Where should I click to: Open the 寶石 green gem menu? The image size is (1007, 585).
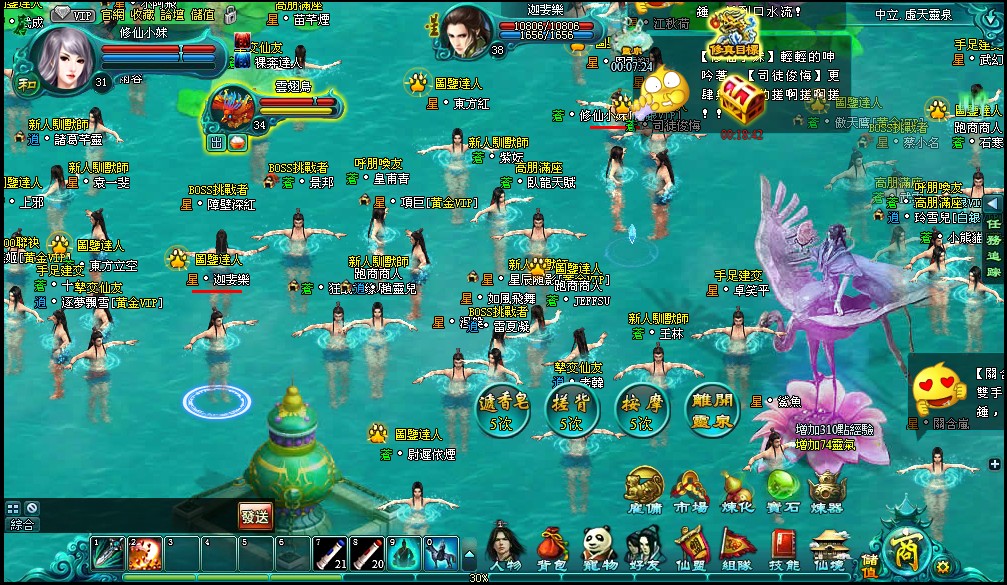[x=782, y=490]
